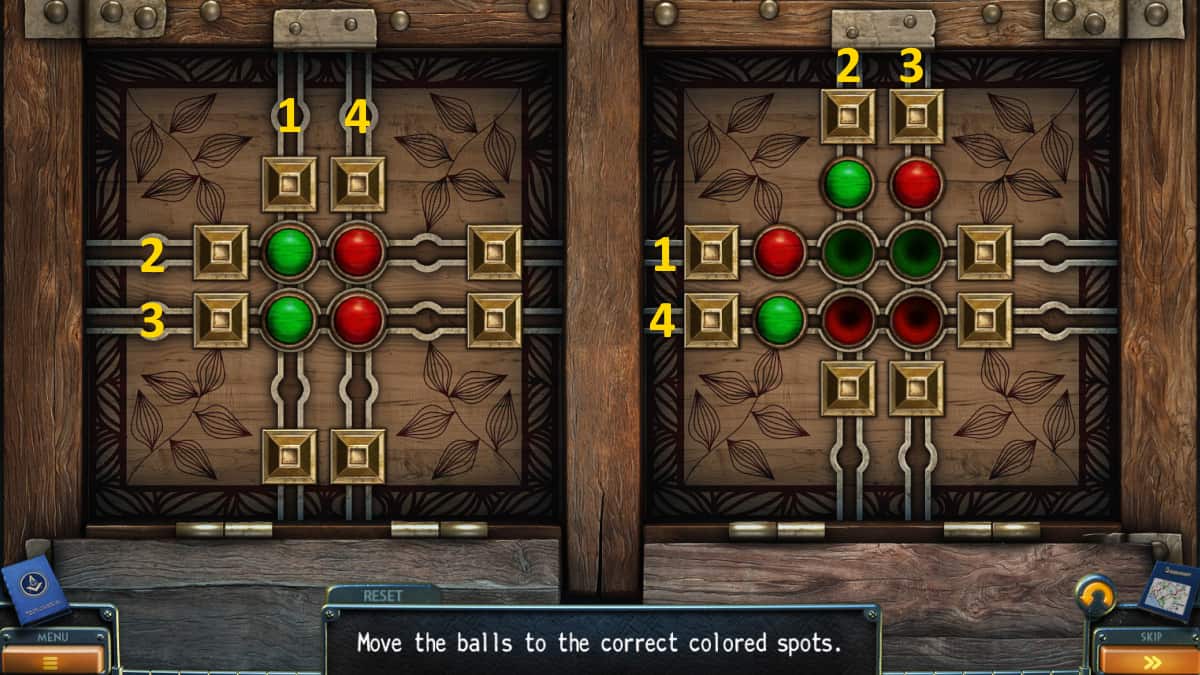Open the blue journal book
Viewport: 1200px width, 675px height.
(x=34, y=589)
